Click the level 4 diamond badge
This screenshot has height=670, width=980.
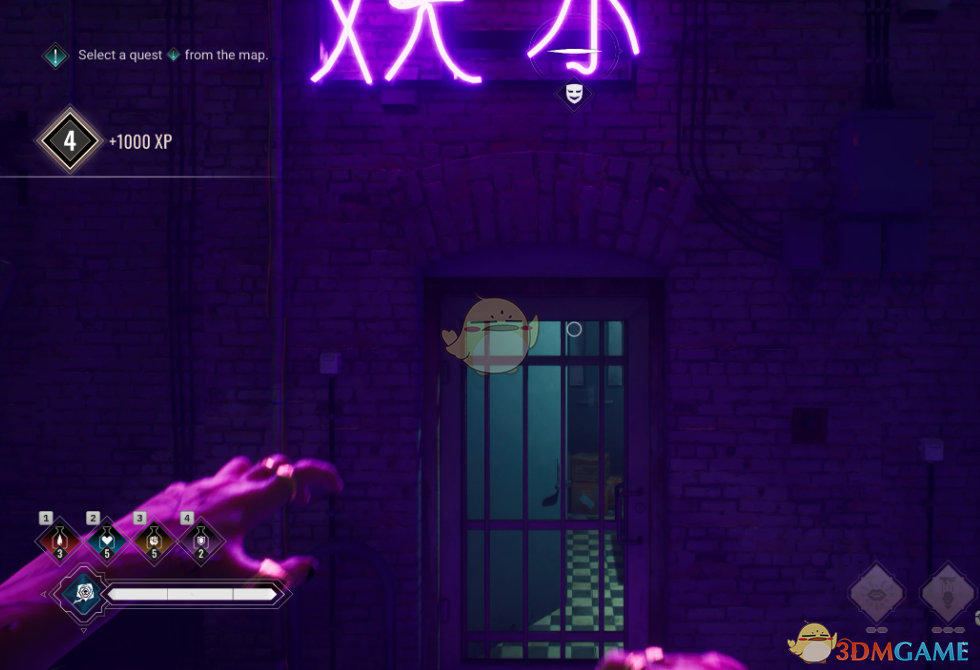pos(70,141)
